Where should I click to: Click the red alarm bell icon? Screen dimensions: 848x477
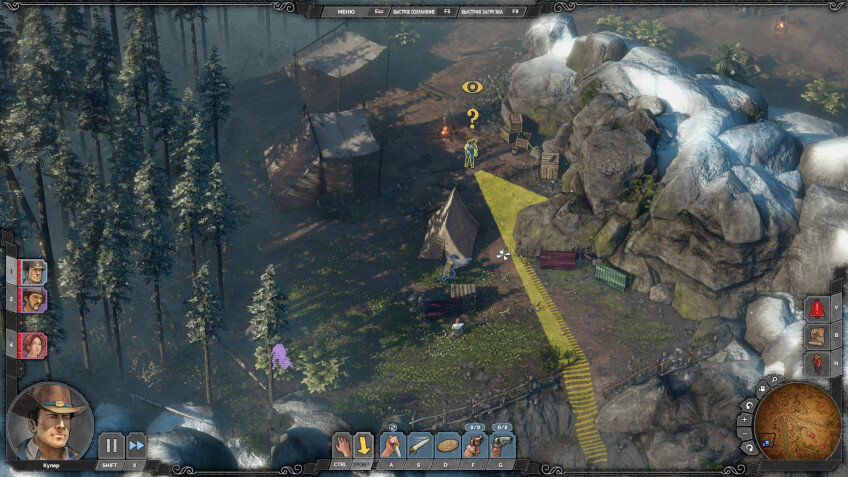817,308
